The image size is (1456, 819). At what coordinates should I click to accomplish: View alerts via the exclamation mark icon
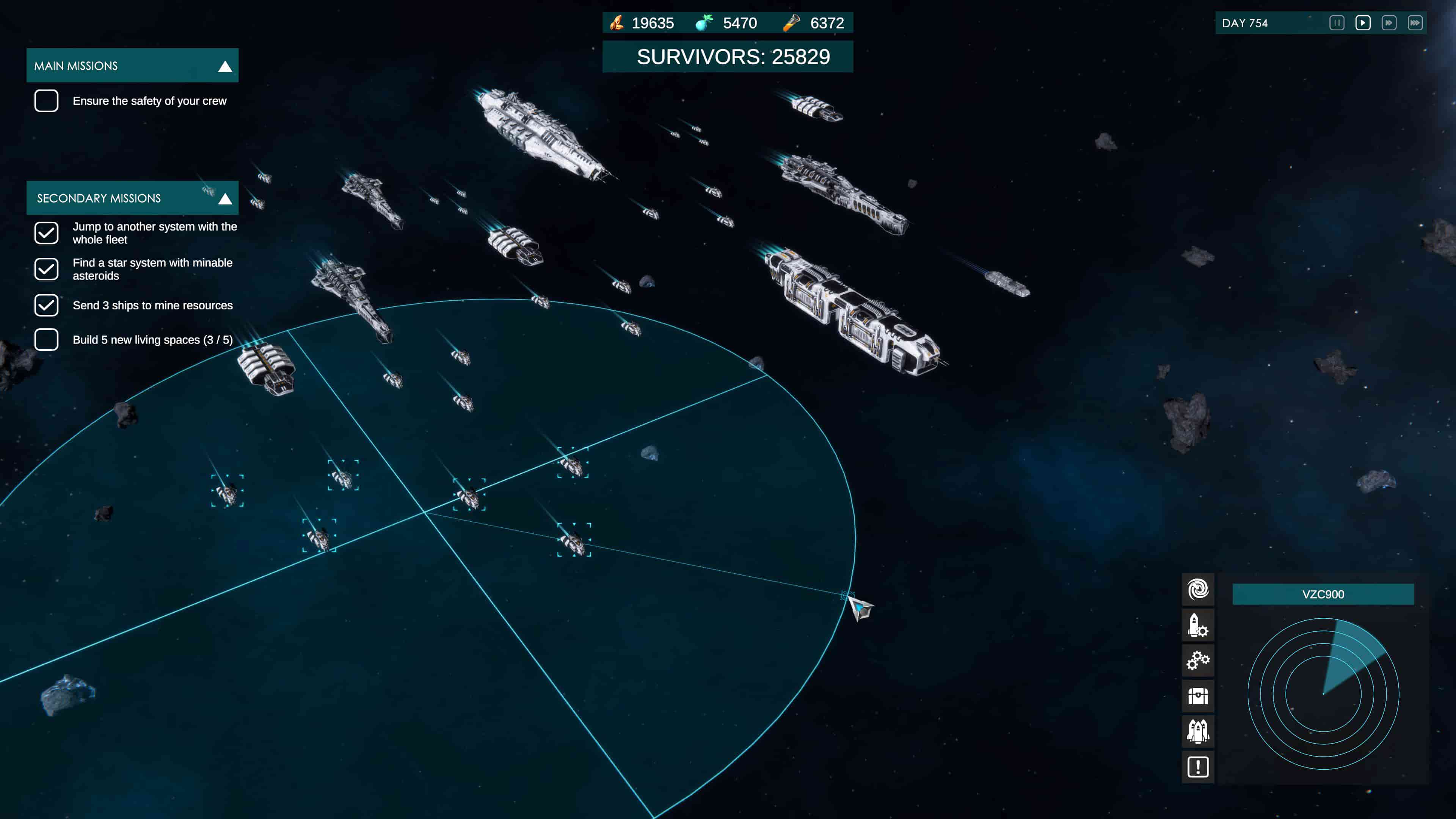pyautogui.click(x=1198, y=767)
